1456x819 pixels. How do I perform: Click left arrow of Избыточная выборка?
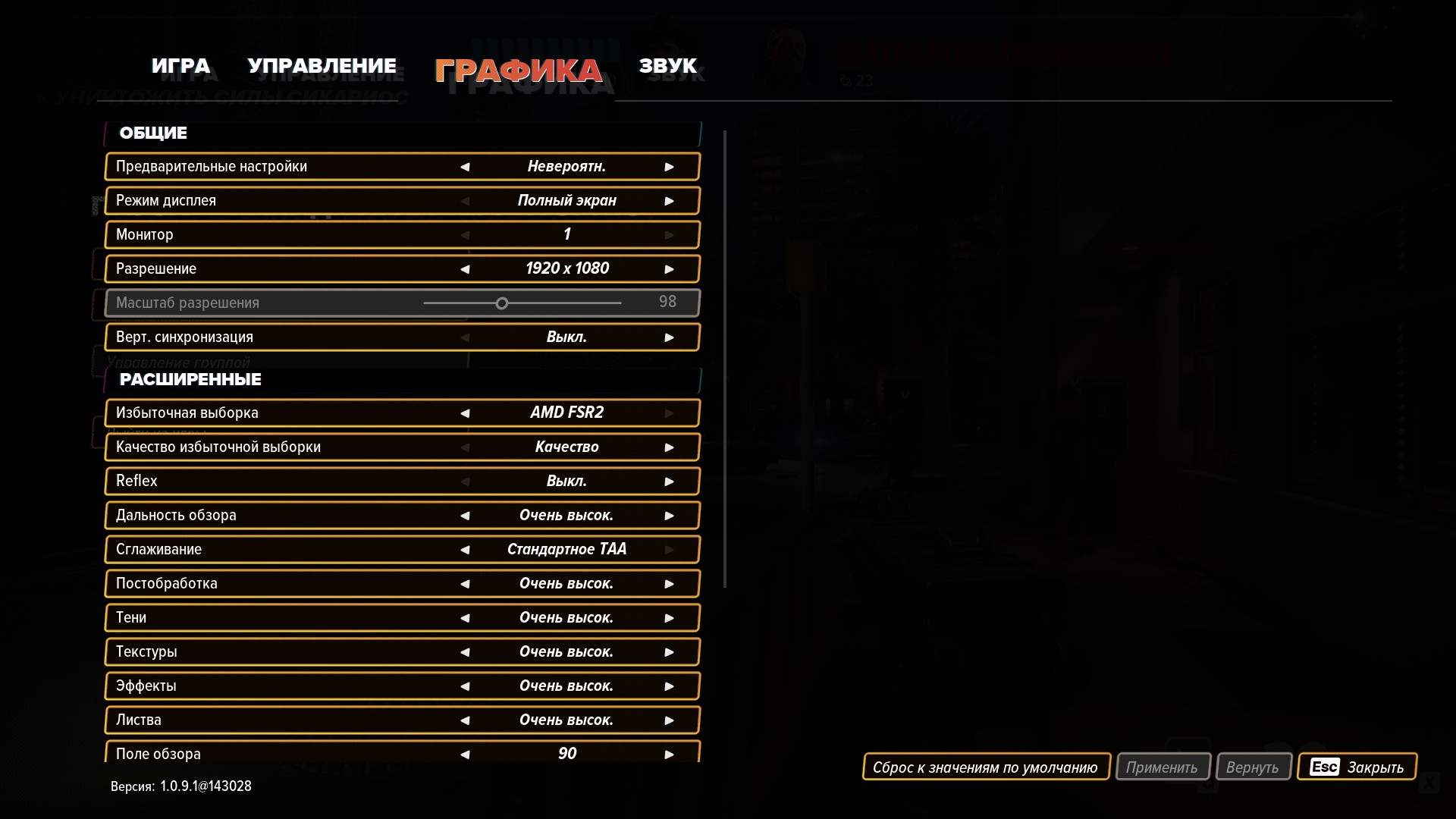pos(465,413)
